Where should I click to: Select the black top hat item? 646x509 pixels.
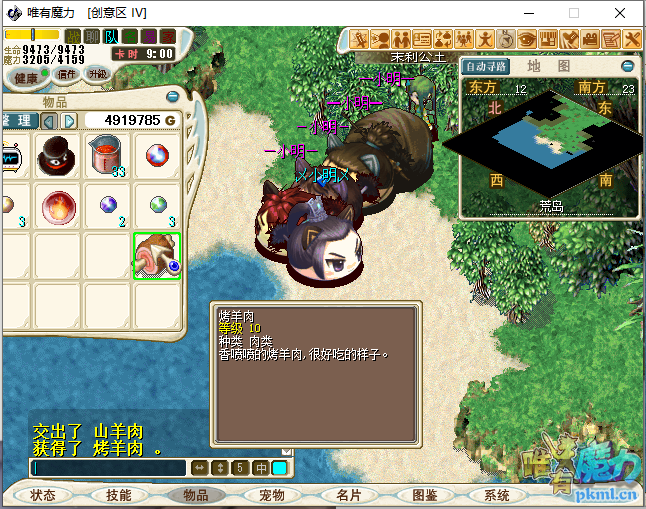(57, 157)
